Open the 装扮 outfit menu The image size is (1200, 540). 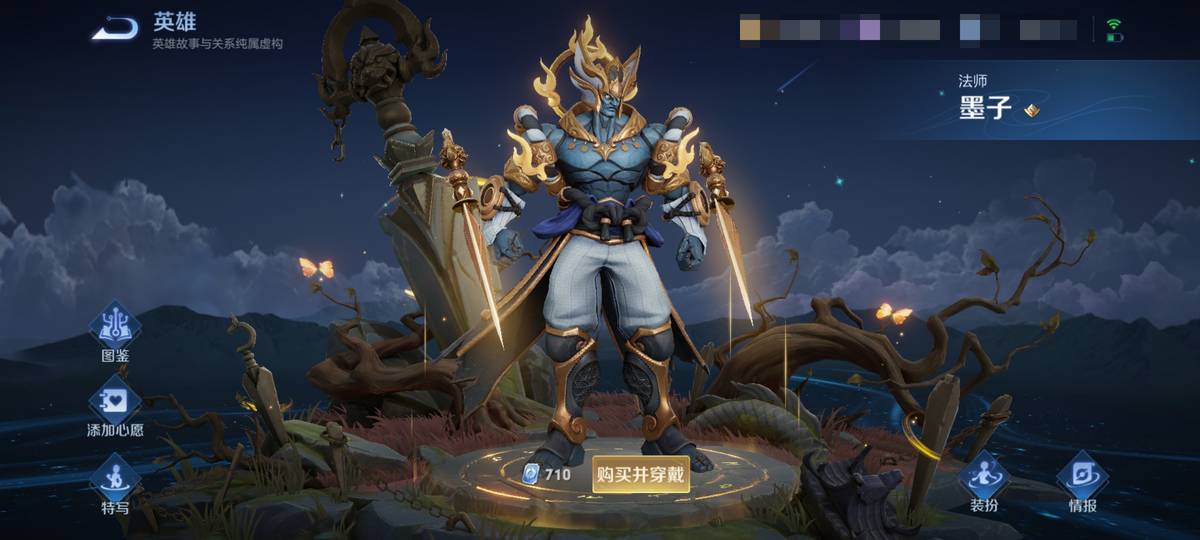click(x=984, y=478)
